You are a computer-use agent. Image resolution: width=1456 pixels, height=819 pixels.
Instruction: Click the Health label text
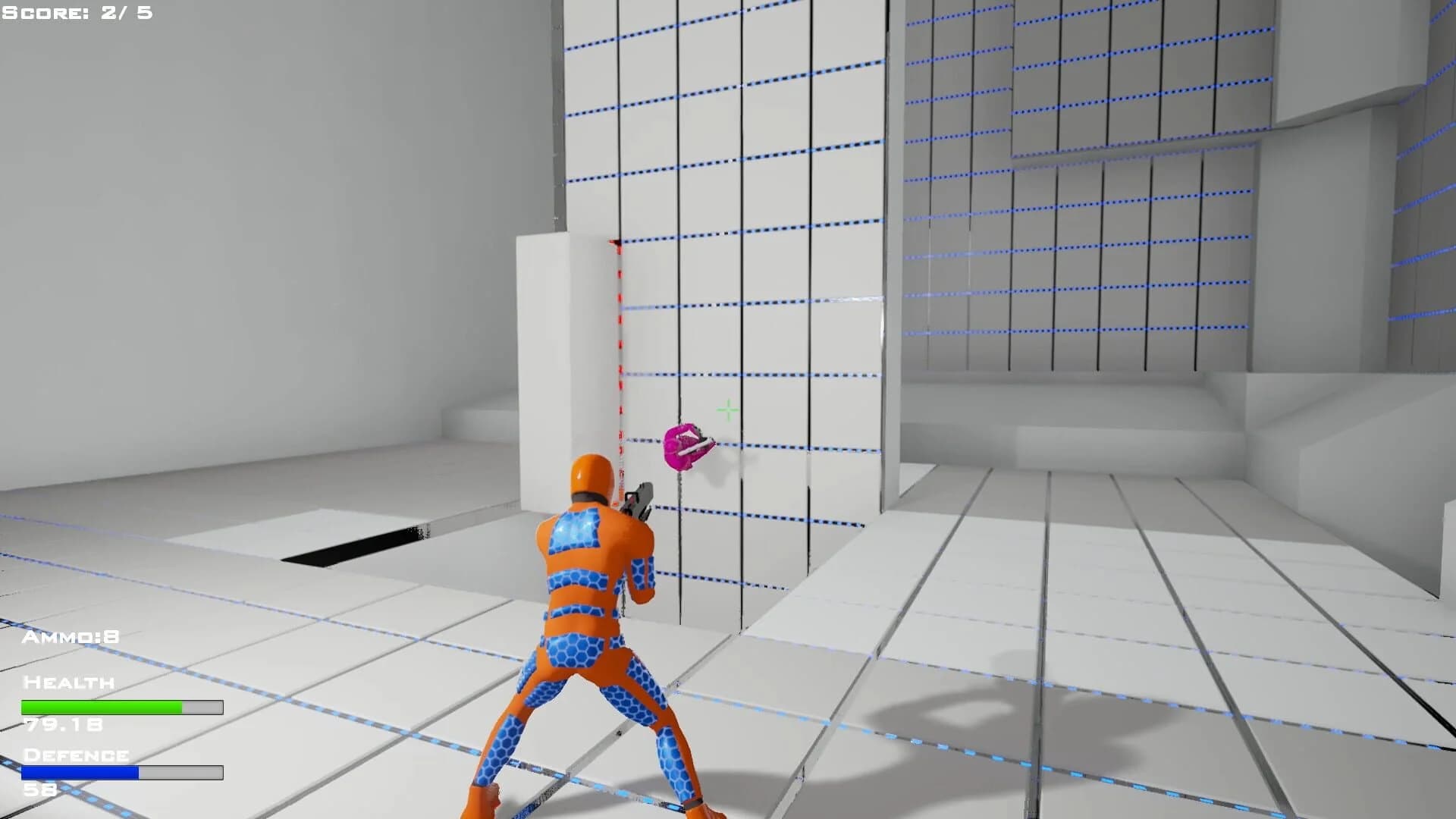tap(68, 682)
